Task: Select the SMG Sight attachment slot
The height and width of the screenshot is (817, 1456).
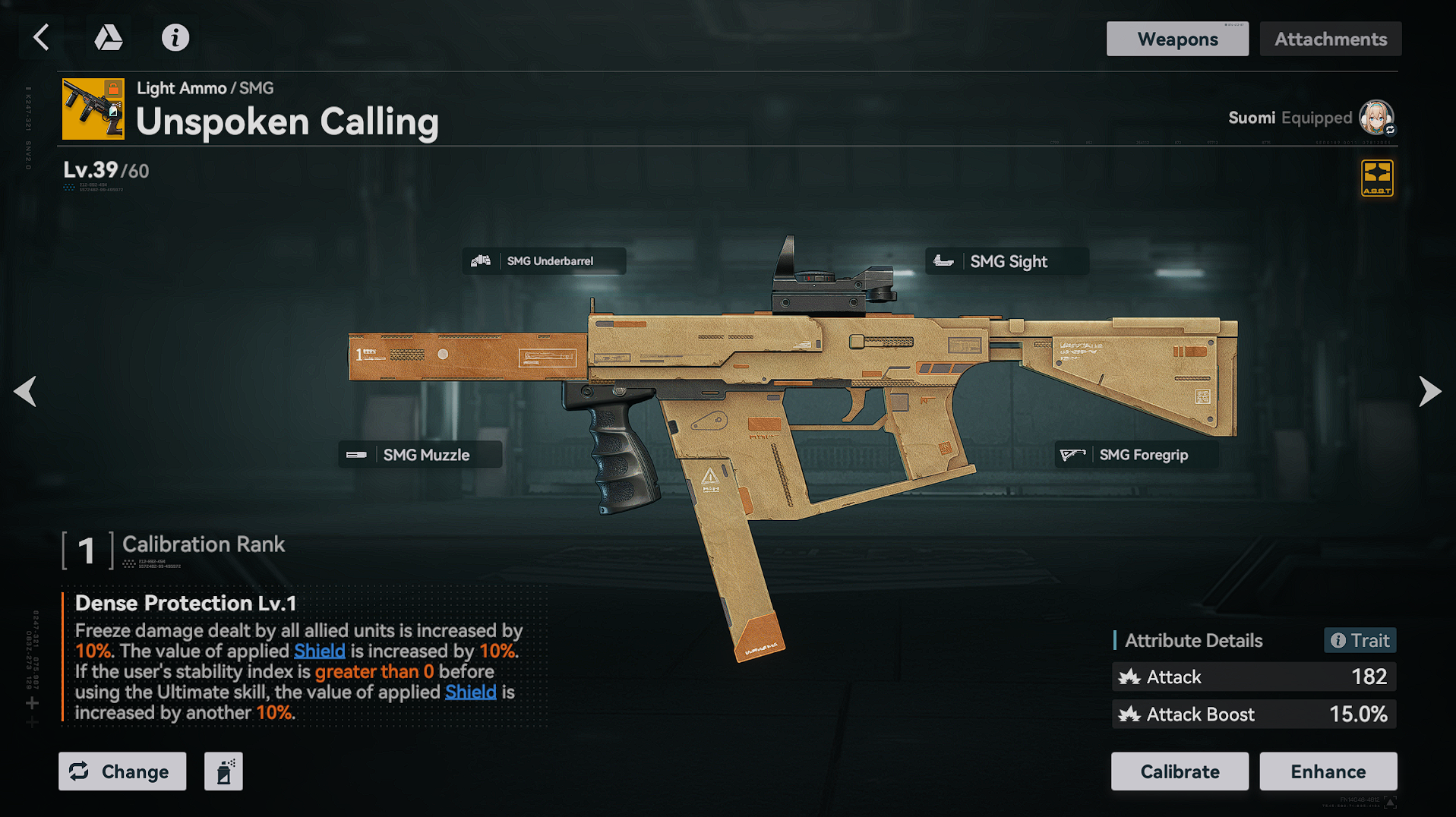Action: click(1006, 261)
